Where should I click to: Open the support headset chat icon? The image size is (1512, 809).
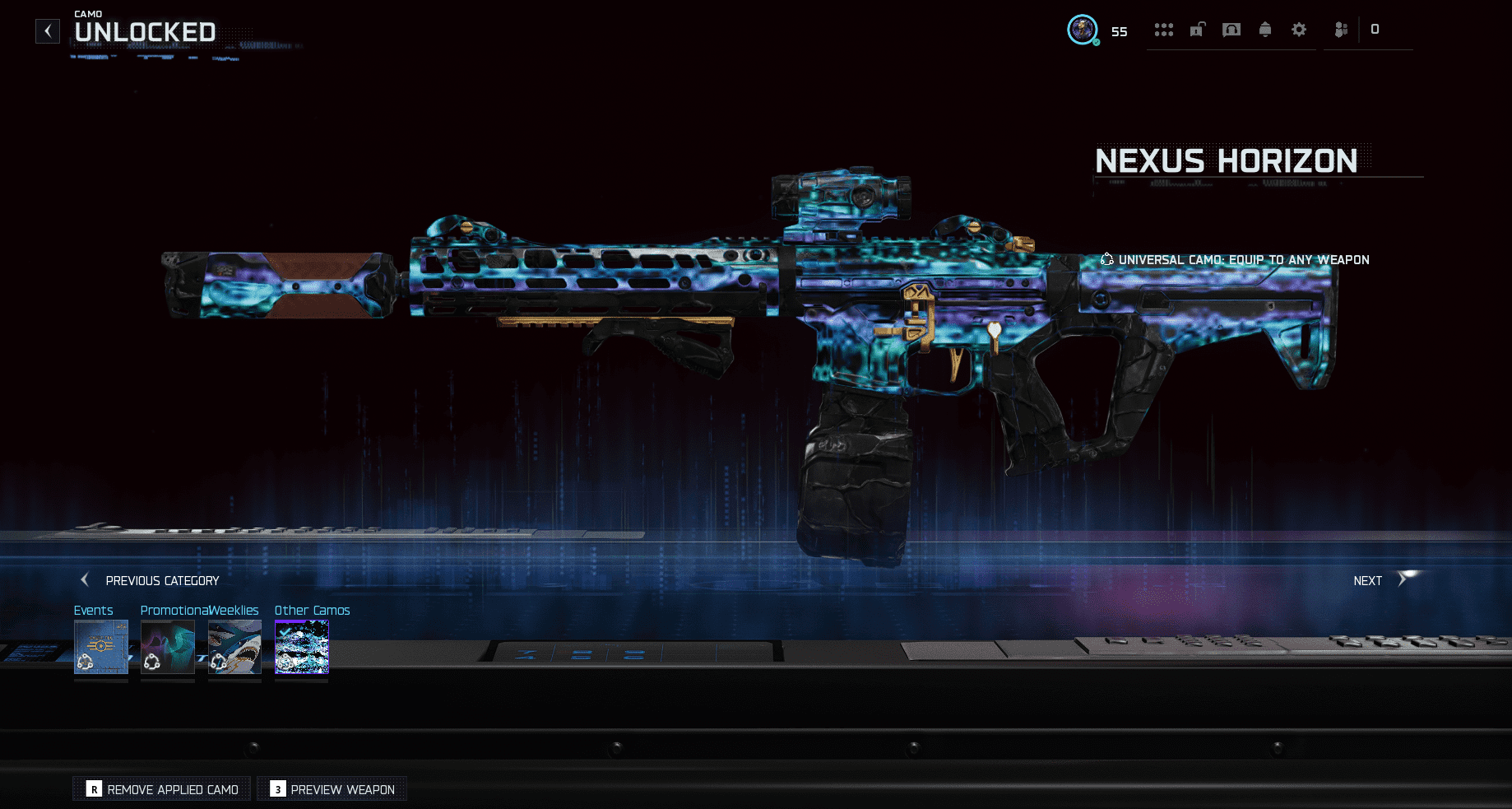(1231, 30)
